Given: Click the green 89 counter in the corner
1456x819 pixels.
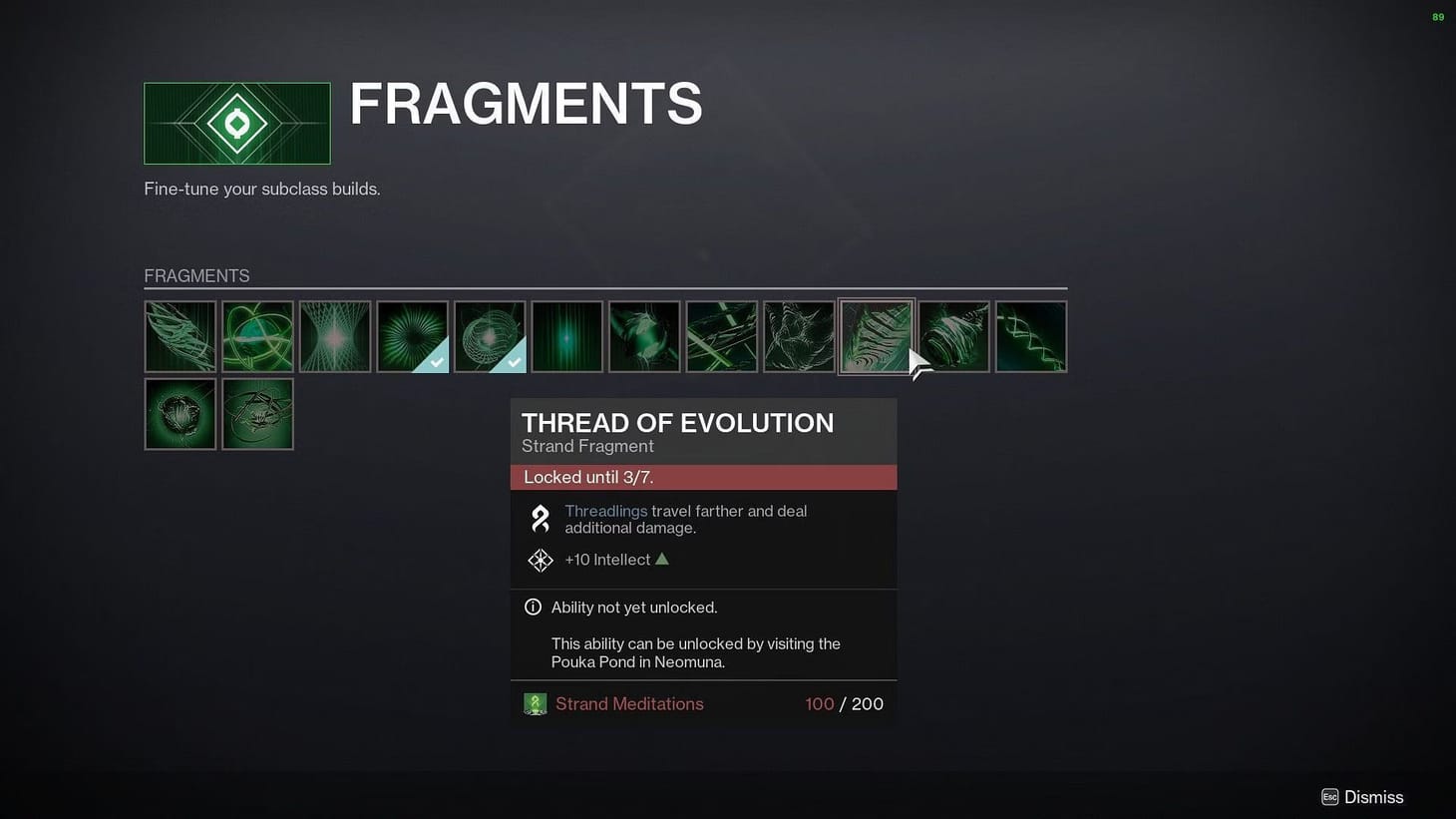Looking at the screenshot, I should (x=1437, y=17).
